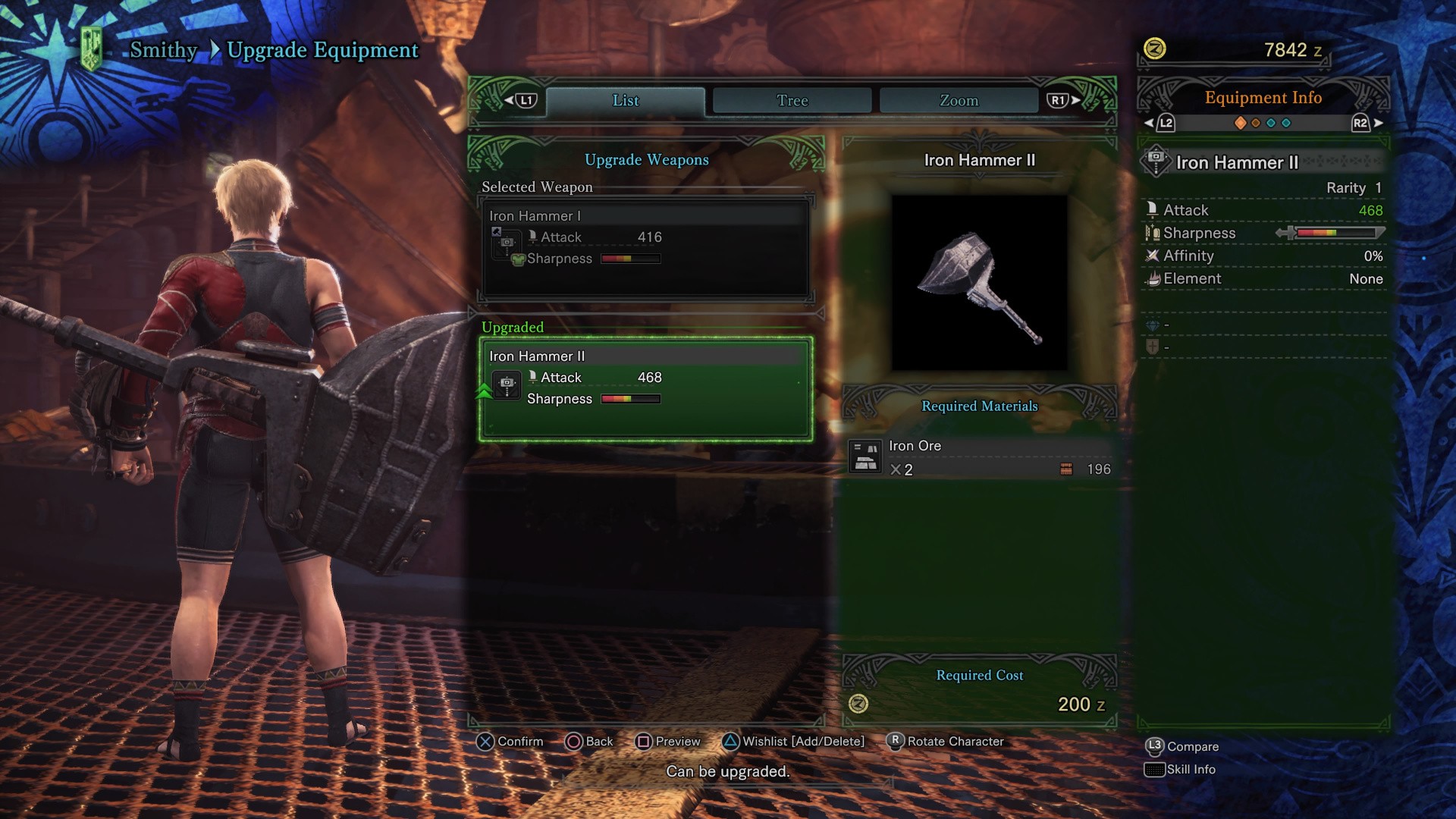Click the orange diamond page indicator
This screenshot has height=819, width=1456.
(1240, 123)
